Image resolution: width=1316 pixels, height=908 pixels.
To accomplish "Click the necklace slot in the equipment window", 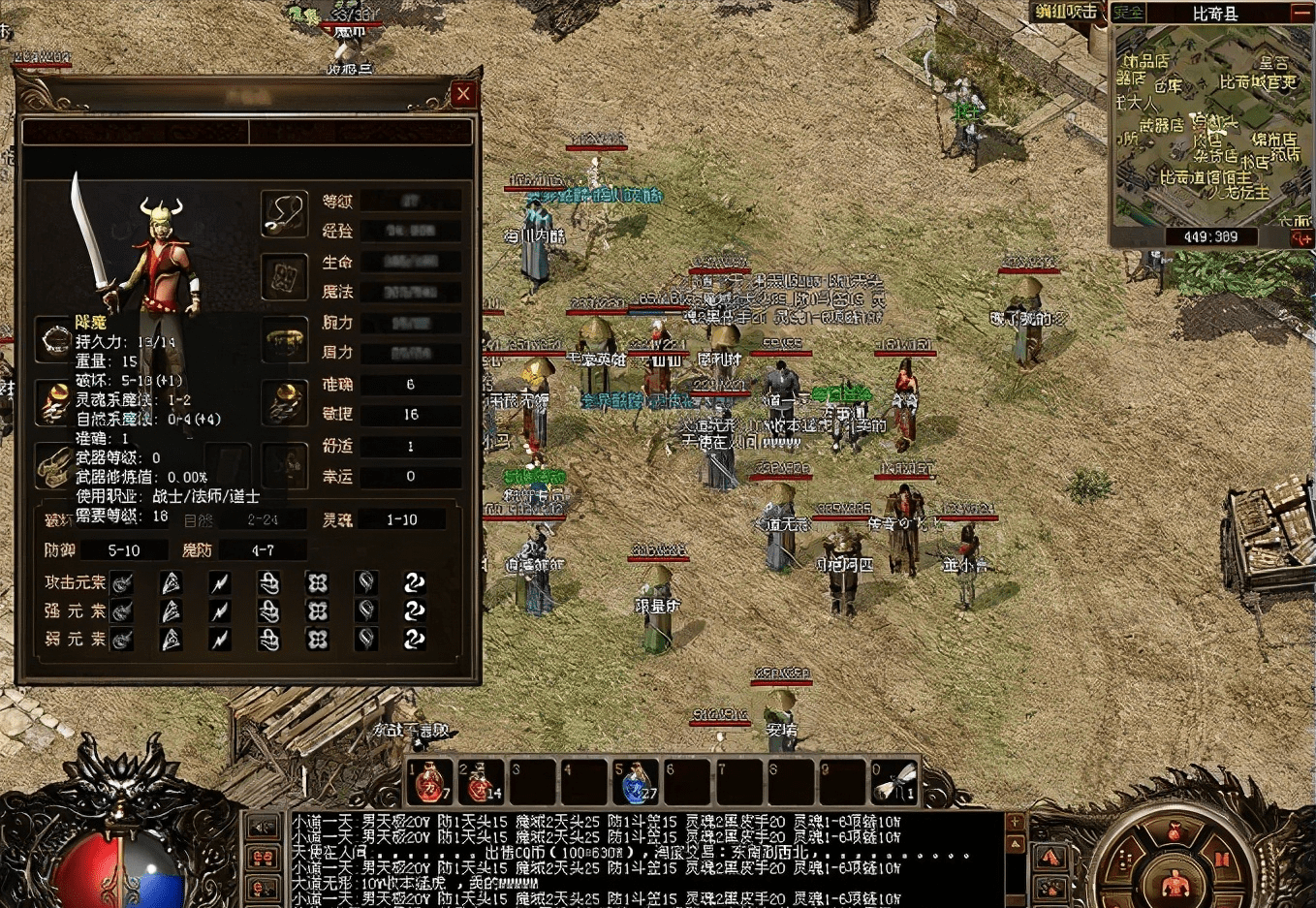I will (x=284, y=213).
